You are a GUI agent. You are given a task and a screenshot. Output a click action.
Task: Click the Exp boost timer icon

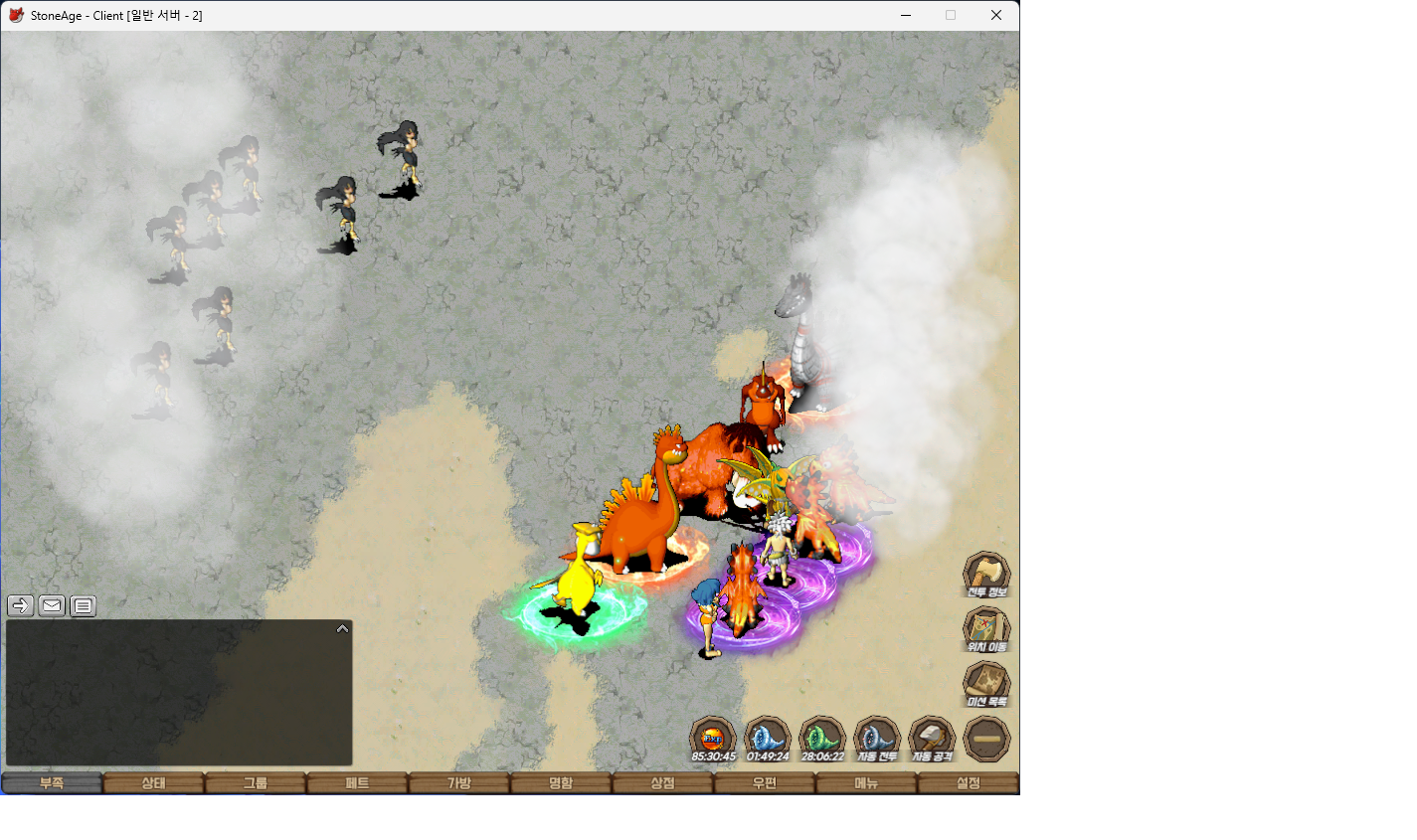tap(713, 739)
